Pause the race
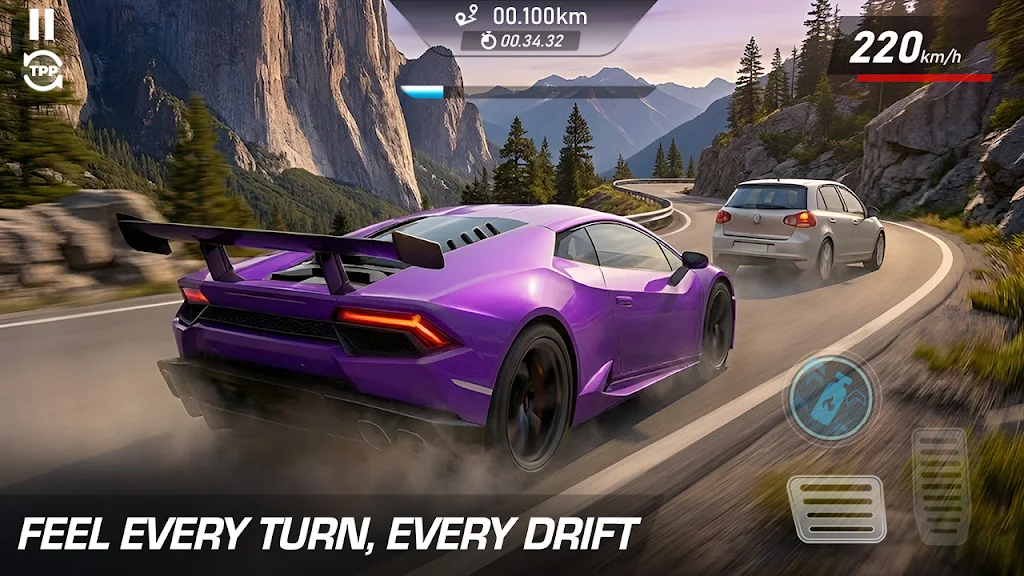Screen dimensions: 1024x576 [x=41, y=23]
